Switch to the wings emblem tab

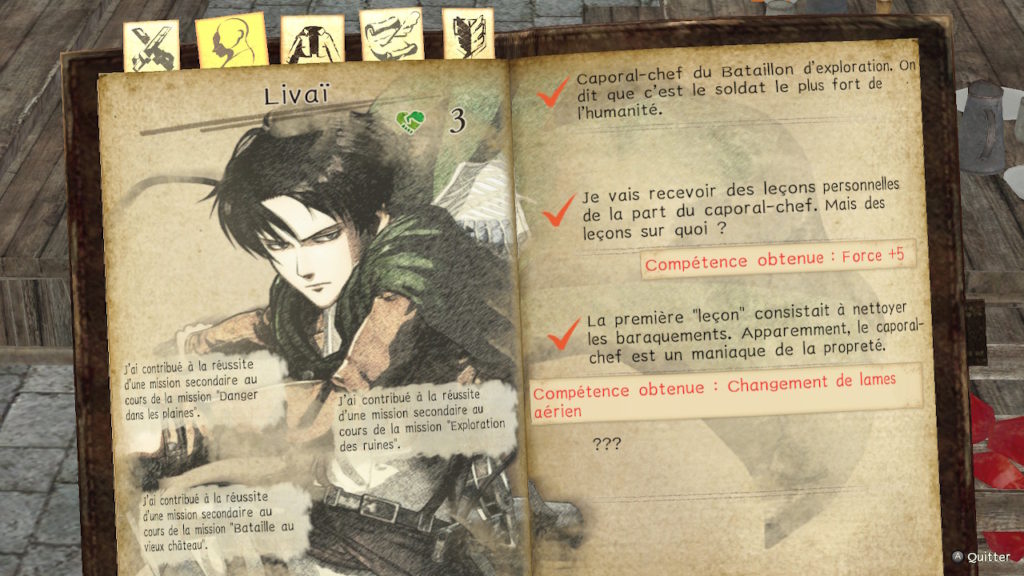coord(468,34)
